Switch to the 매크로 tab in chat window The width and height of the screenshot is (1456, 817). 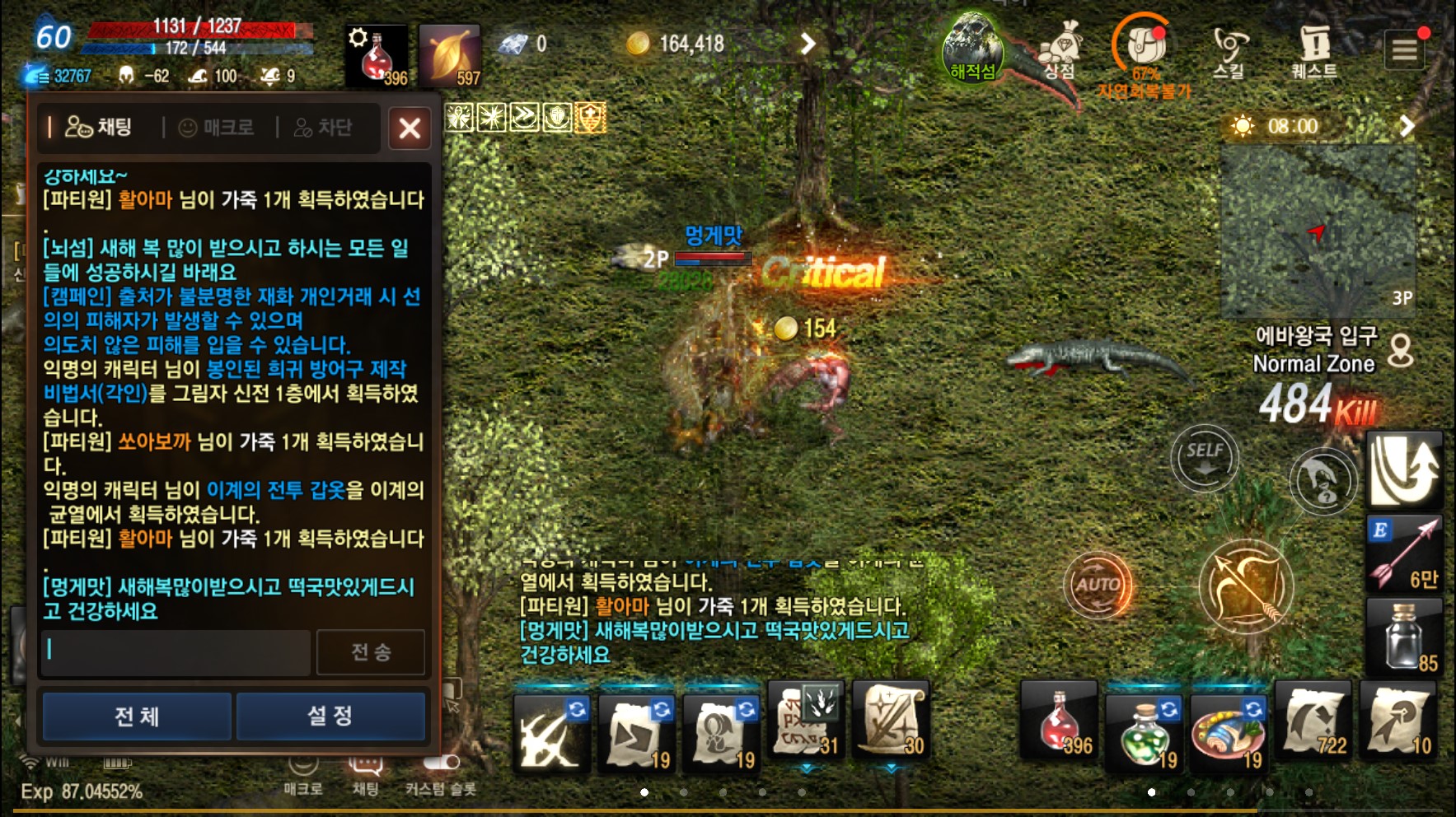(217, 128)
